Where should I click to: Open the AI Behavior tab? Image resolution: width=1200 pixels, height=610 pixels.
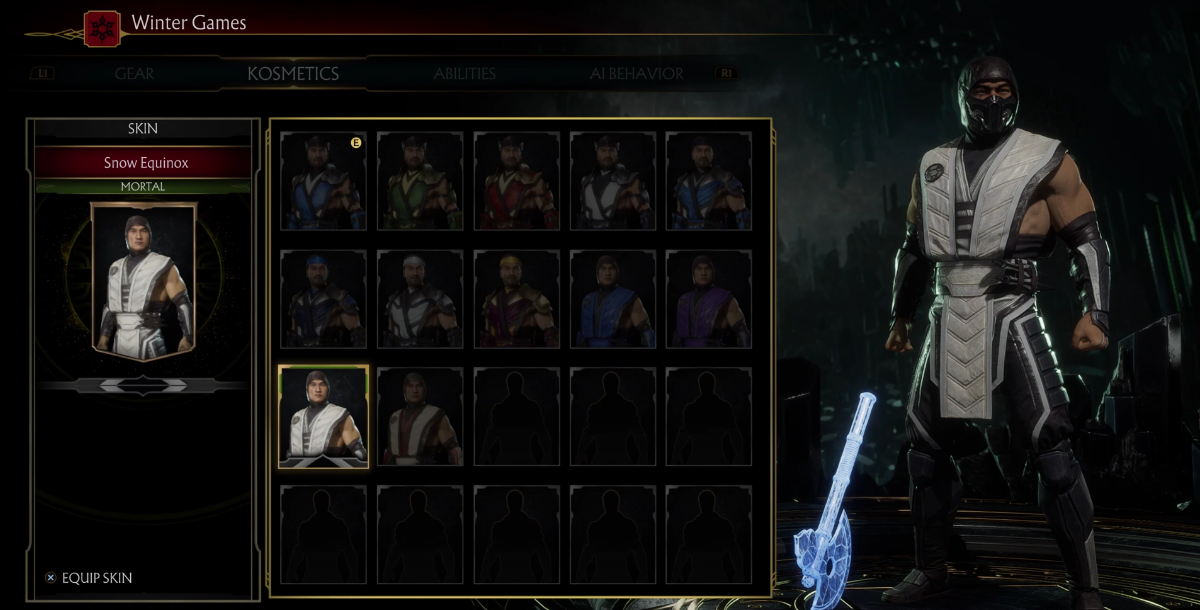pyautogui.click(x=636, y=74)
